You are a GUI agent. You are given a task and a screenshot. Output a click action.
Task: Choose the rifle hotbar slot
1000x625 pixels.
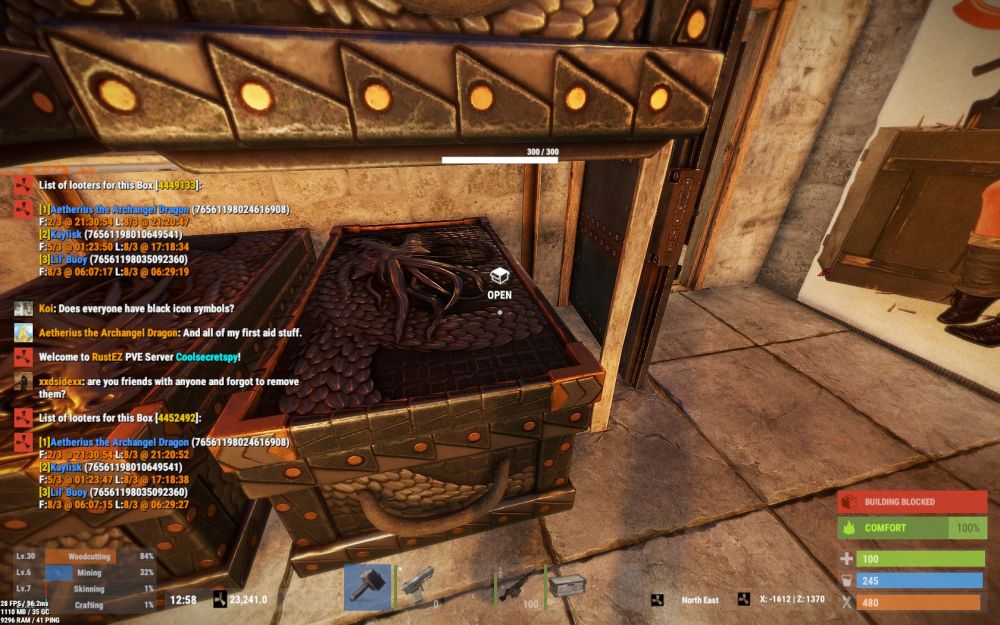coord(519,587)
